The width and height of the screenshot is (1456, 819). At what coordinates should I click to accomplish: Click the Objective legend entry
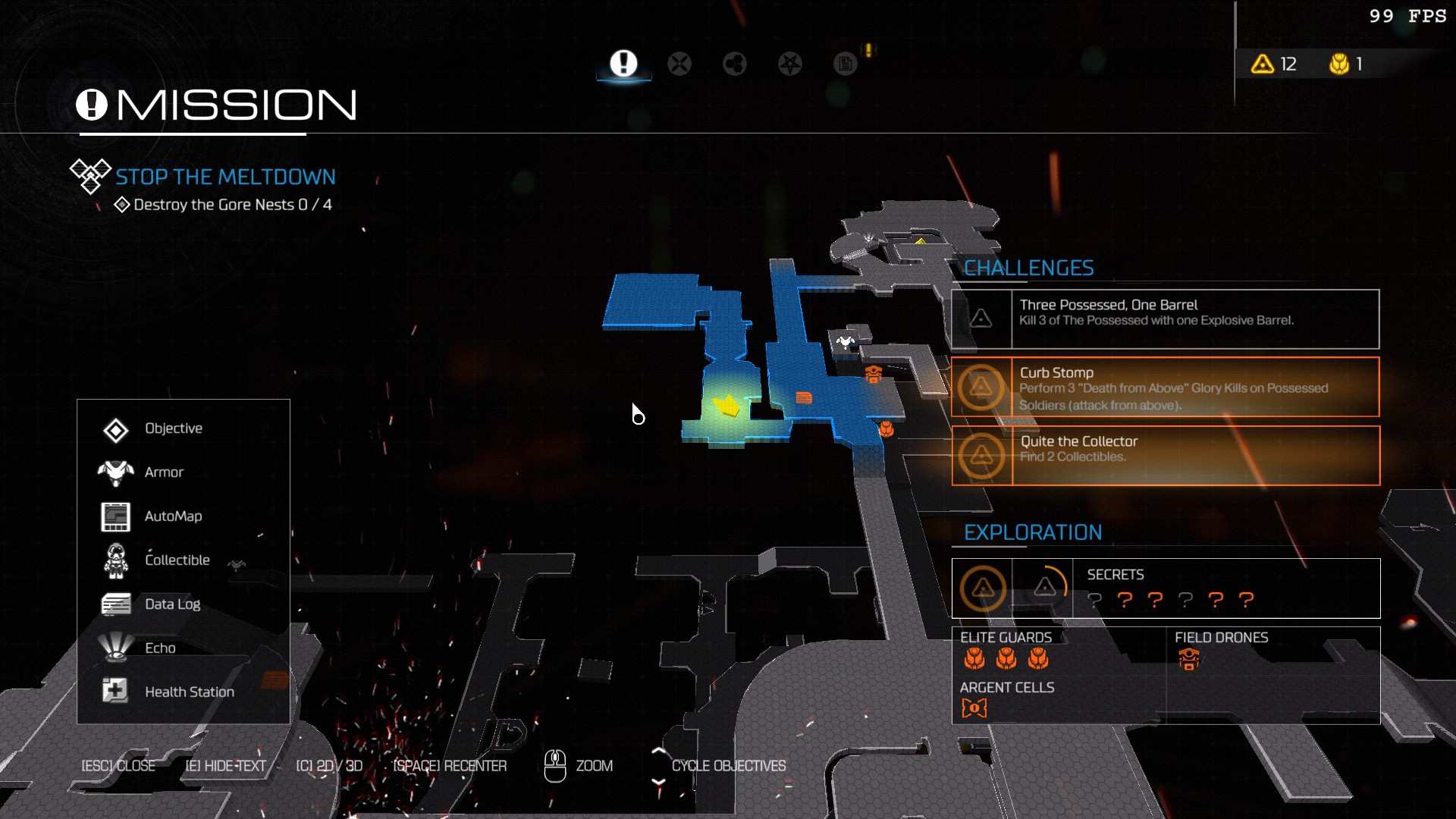click(x=174, y=429)
